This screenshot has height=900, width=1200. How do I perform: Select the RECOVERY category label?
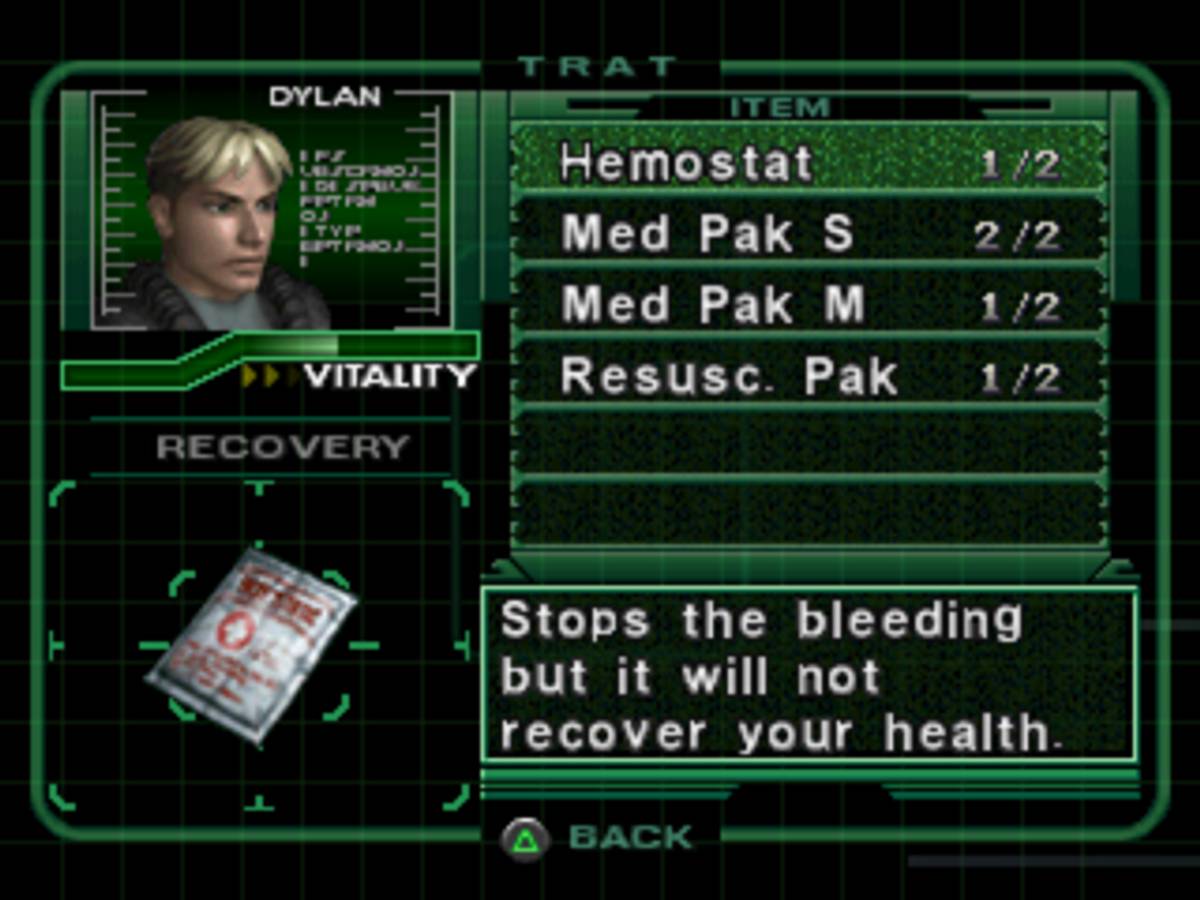point(283,447)
